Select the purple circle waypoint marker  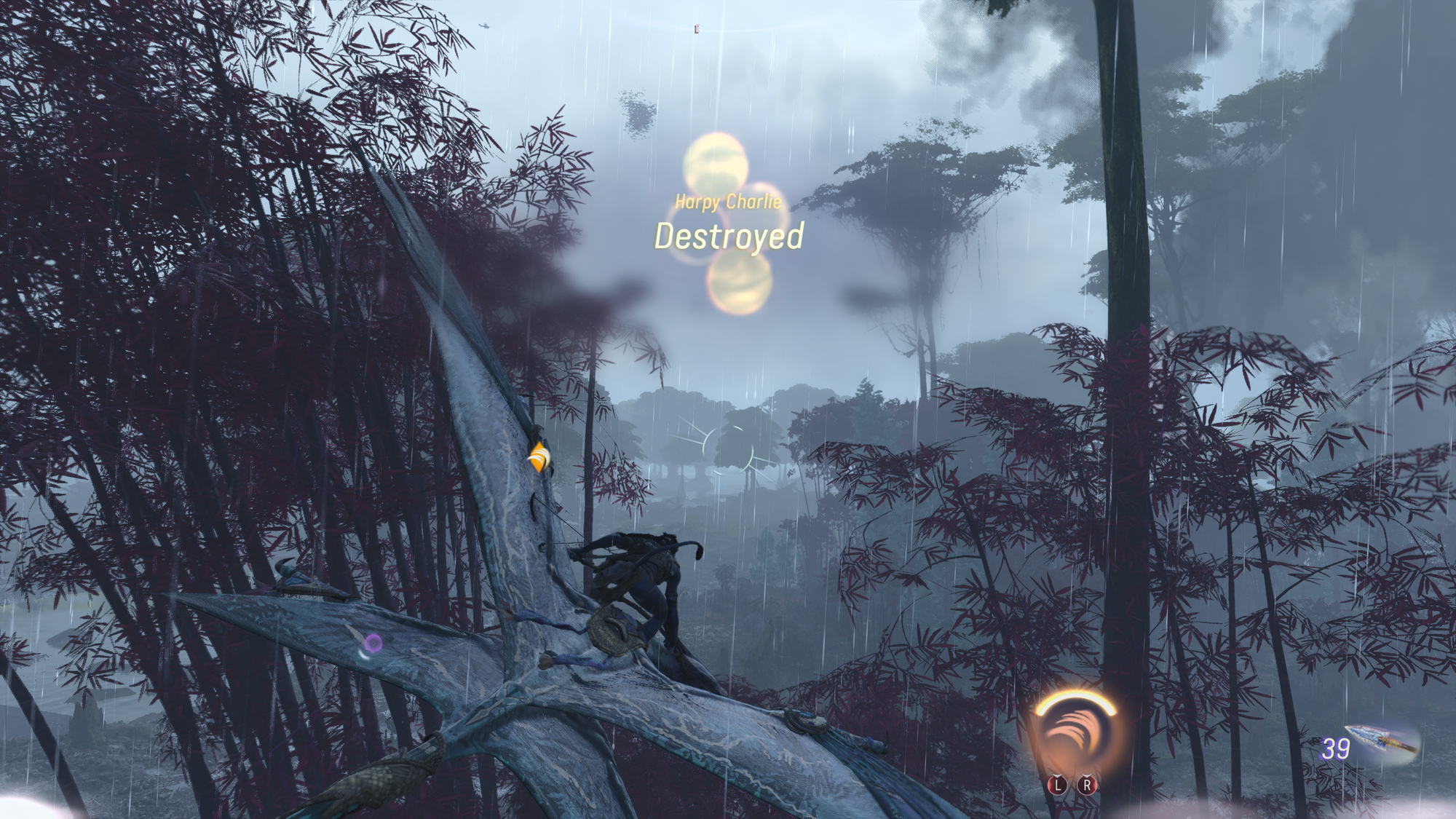coord(373,643)
